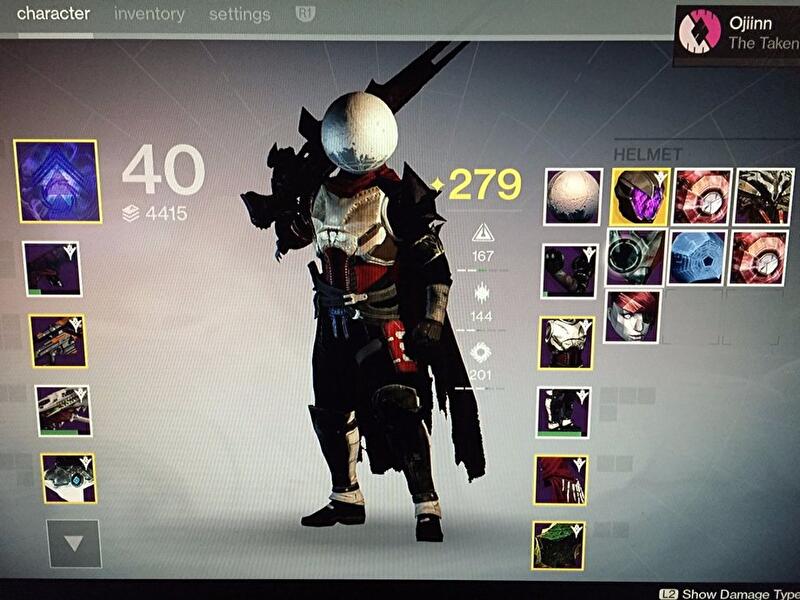Image resolution: width=800 pixels, height=600 pixels.
Task: Select the character tab
Action: pos(53,14)
